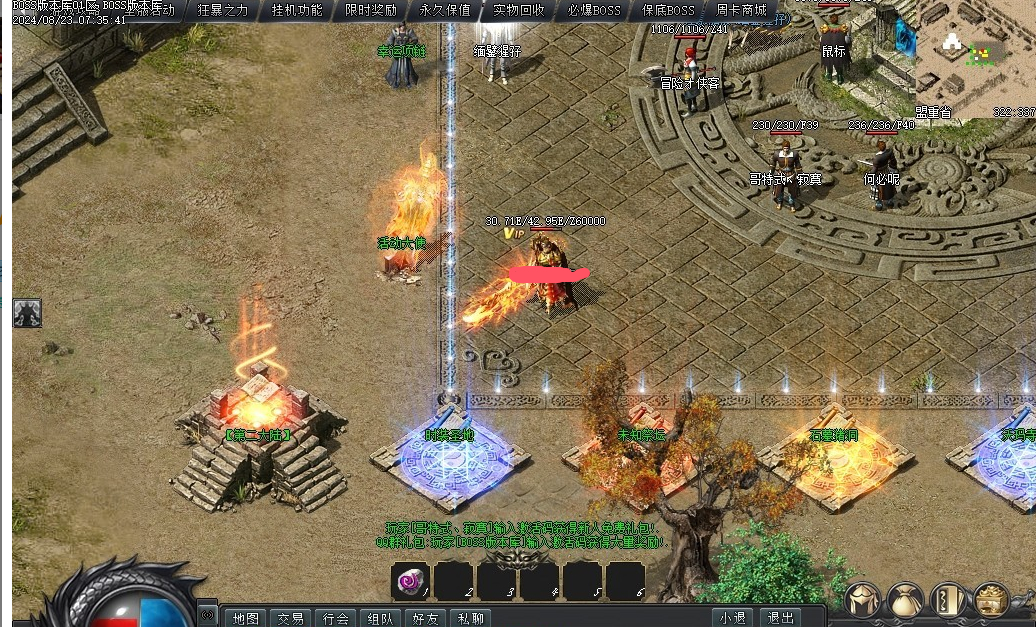Open the 私聊 private chat
1036x627 pixels.
click(469, 618)
